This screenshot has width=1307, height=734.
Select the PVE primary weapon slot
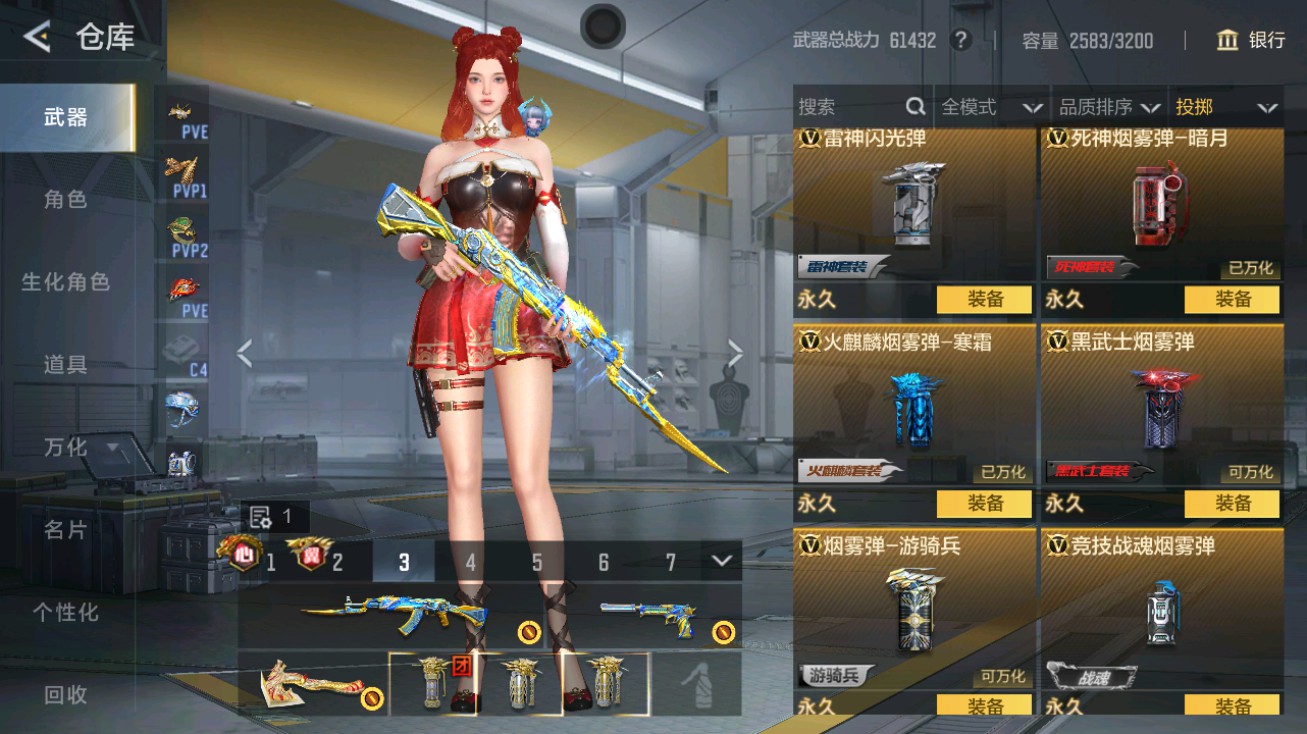pos(185,115)
